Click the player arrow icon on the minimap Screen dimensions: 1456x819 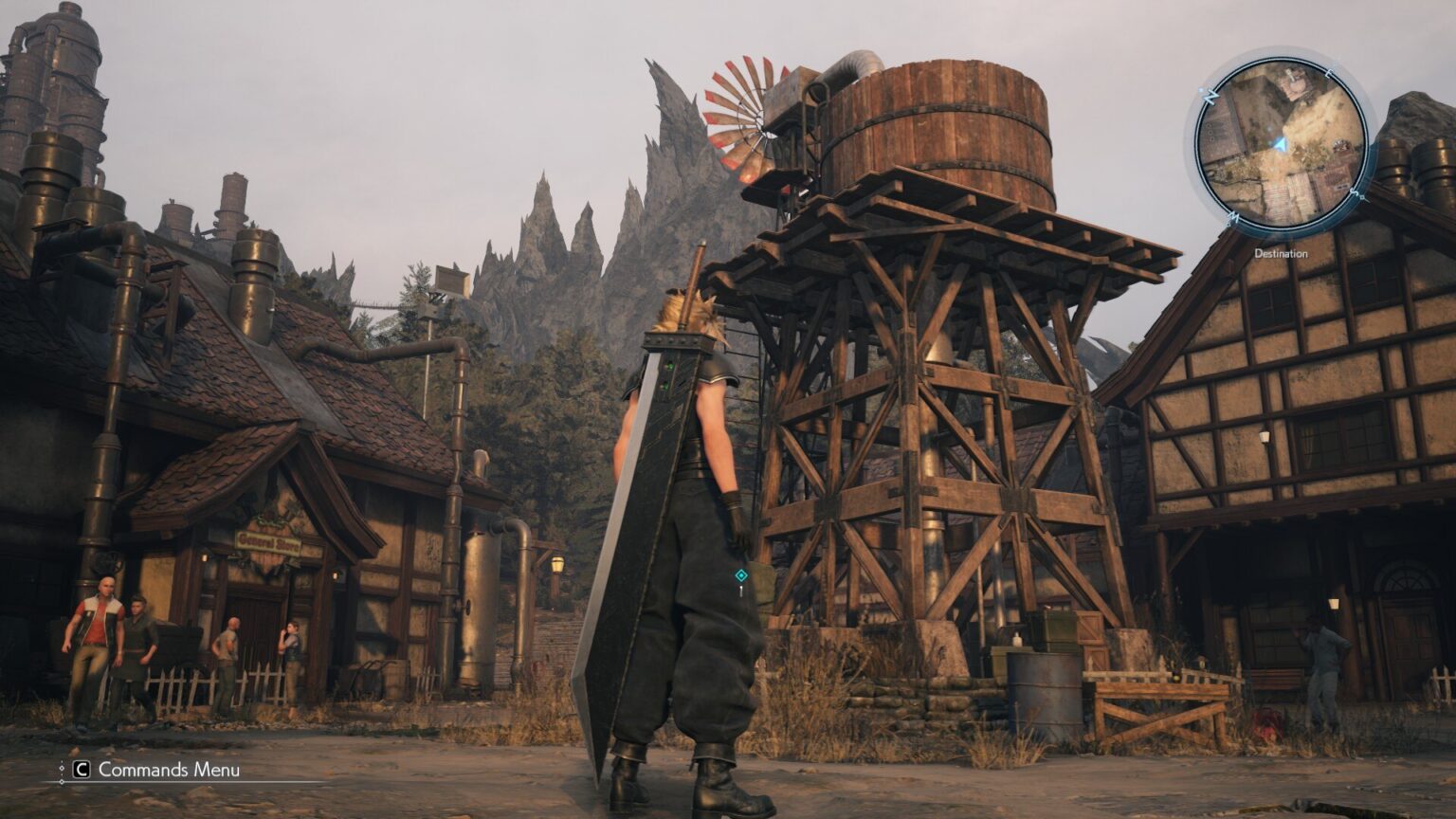1281,143
